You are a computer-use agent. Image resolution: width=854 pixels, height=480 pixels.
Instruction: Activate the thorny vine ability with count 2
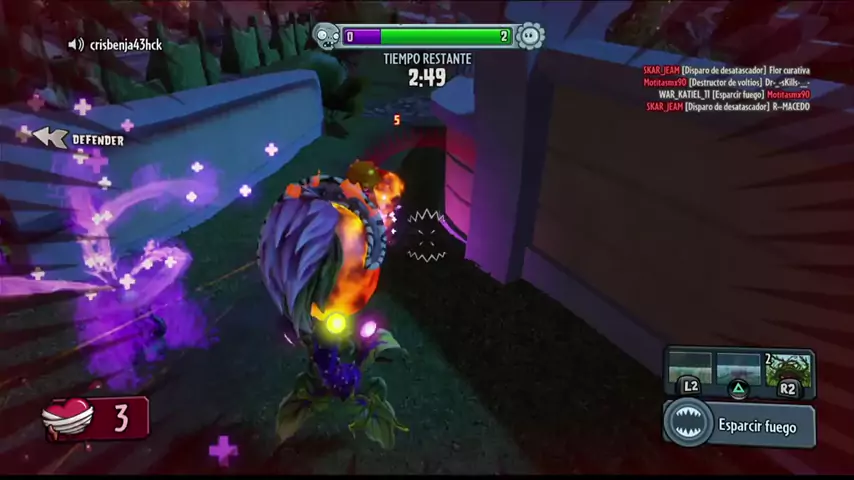tap(788, 369)
